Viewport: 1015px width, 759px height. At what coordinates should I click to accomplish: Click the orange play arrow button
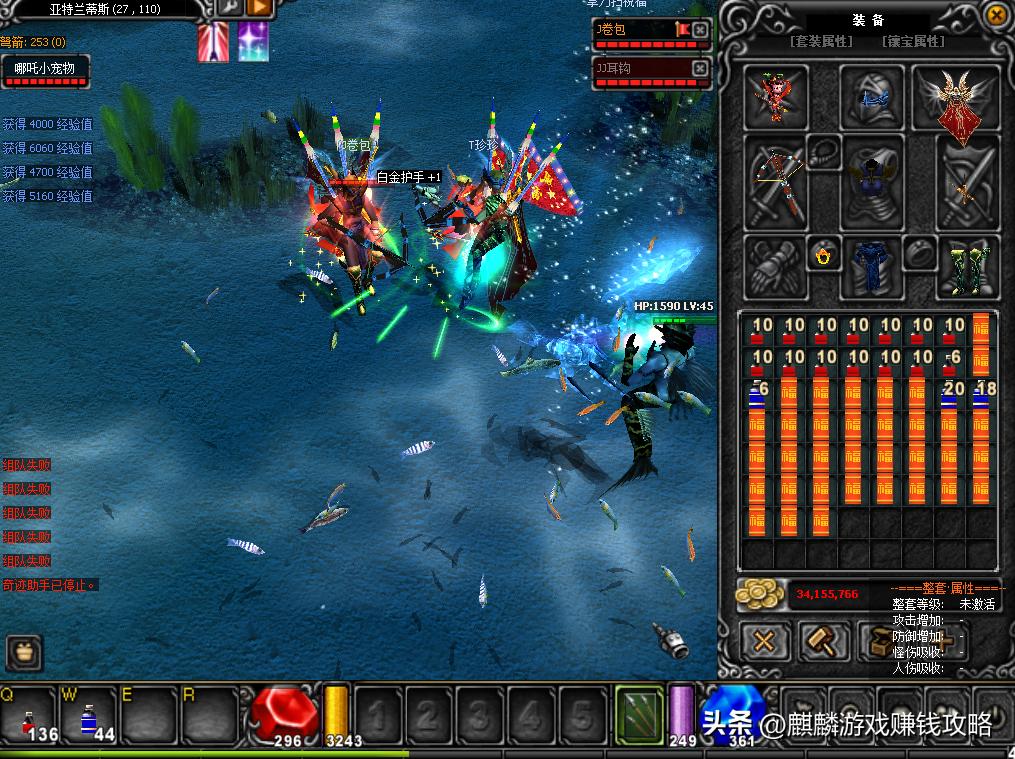(259, 9)
